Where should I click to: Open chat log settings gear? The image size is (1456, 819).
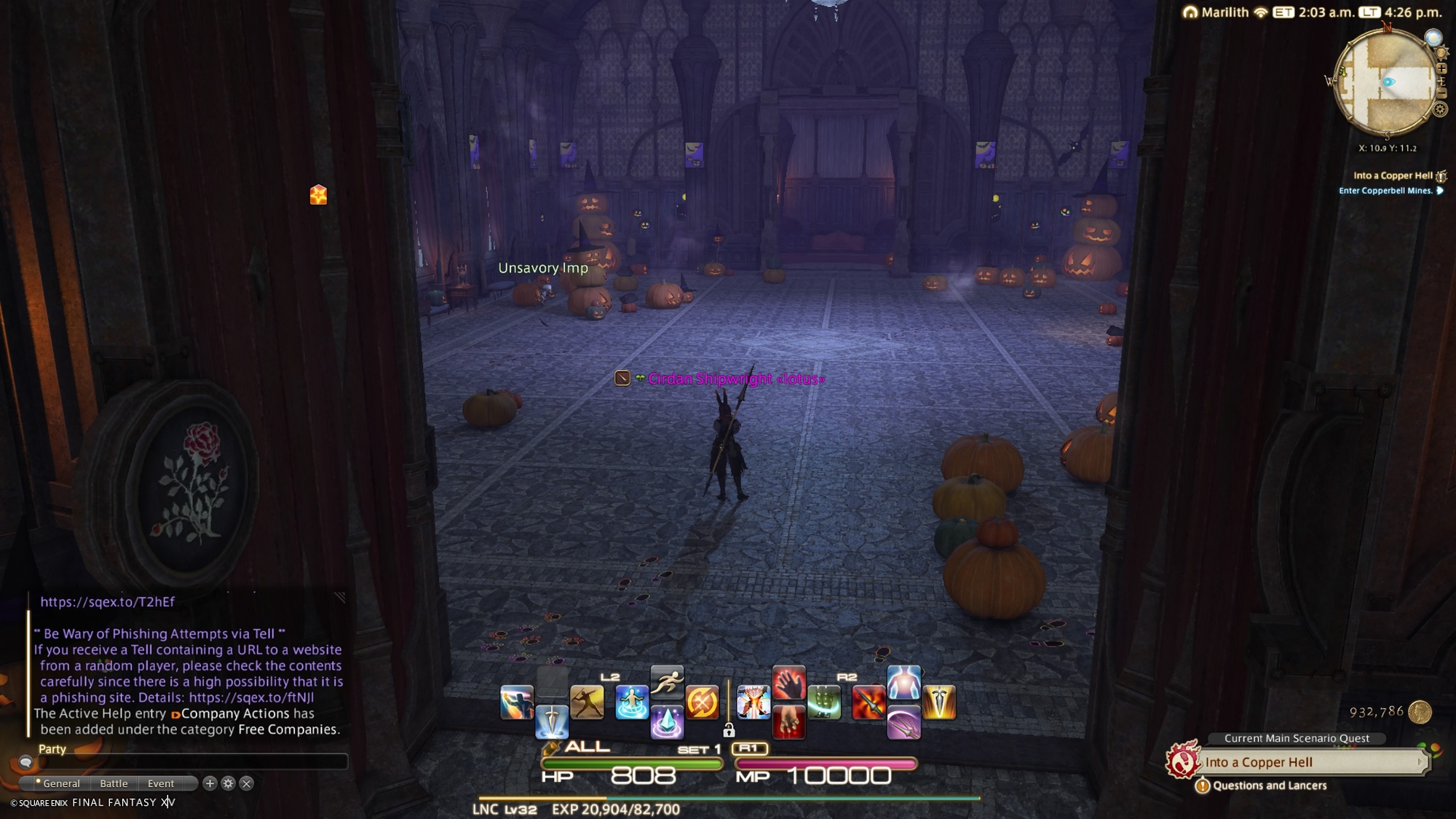(228, 783)
